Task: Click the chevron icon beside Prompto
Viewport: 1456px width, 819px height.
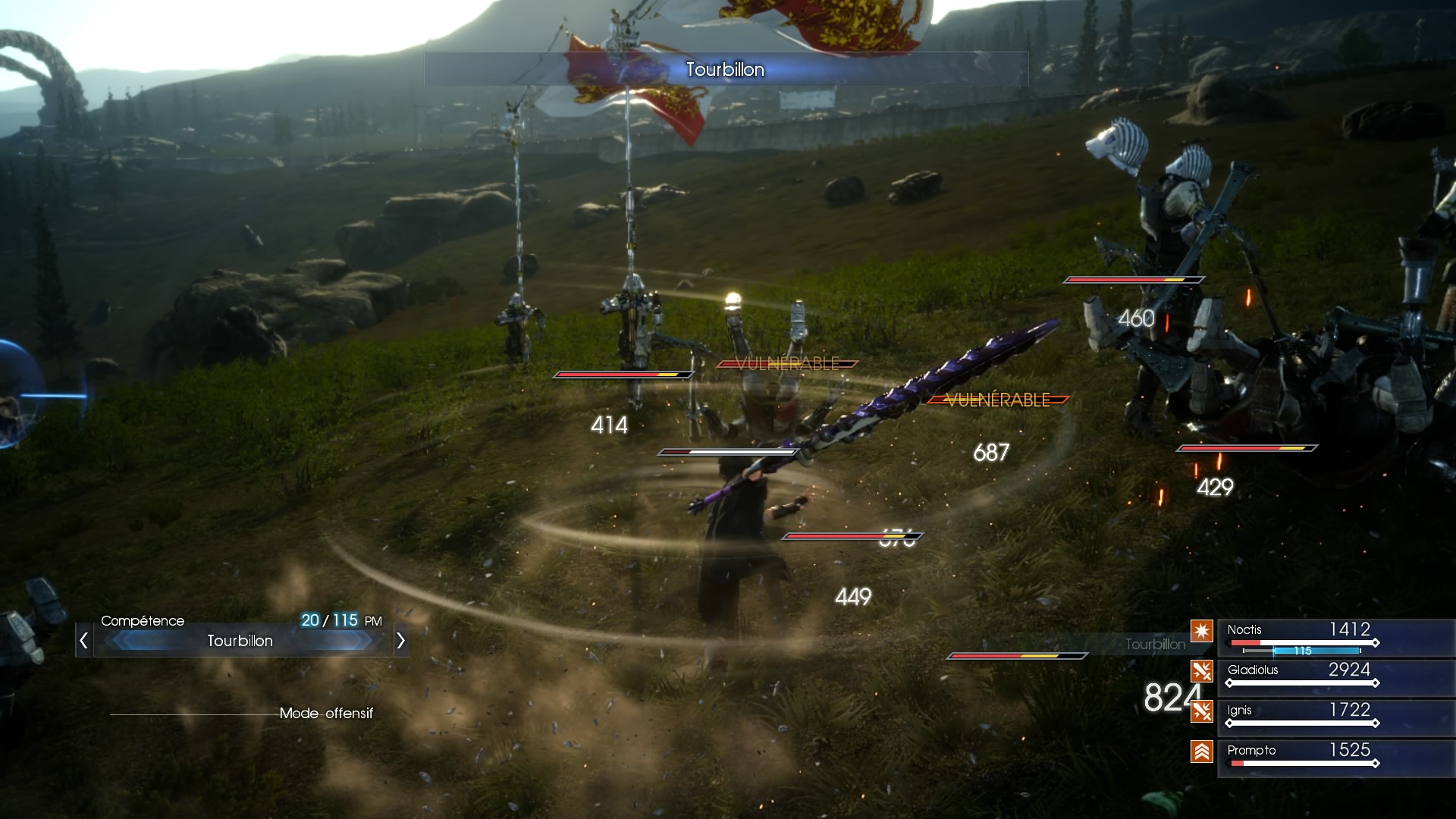Action: coord(1201,752)
